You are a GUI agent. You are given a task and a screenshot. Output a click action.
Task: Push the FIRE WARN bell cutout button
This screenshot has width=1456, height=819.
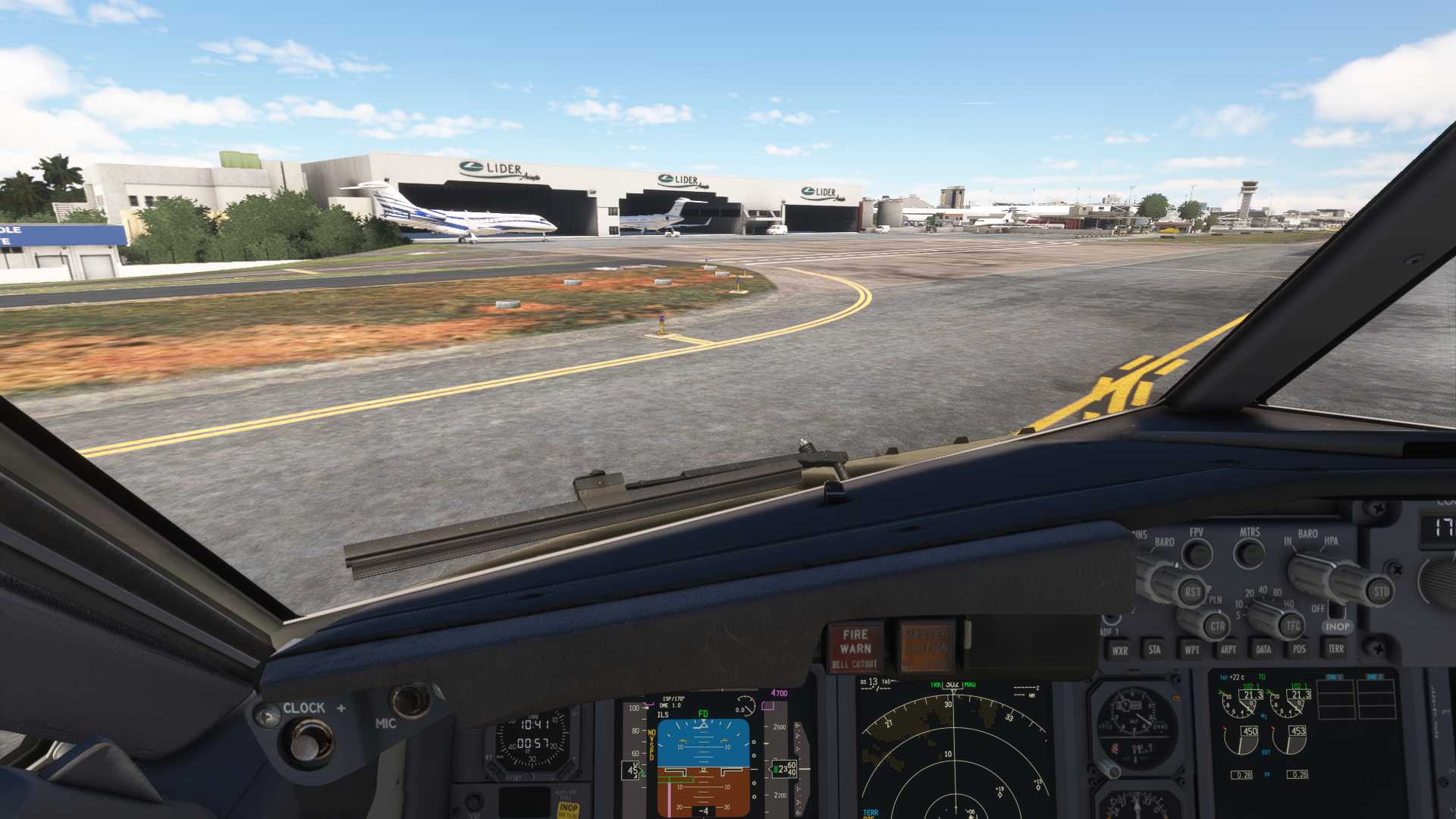tap(855, 647)
